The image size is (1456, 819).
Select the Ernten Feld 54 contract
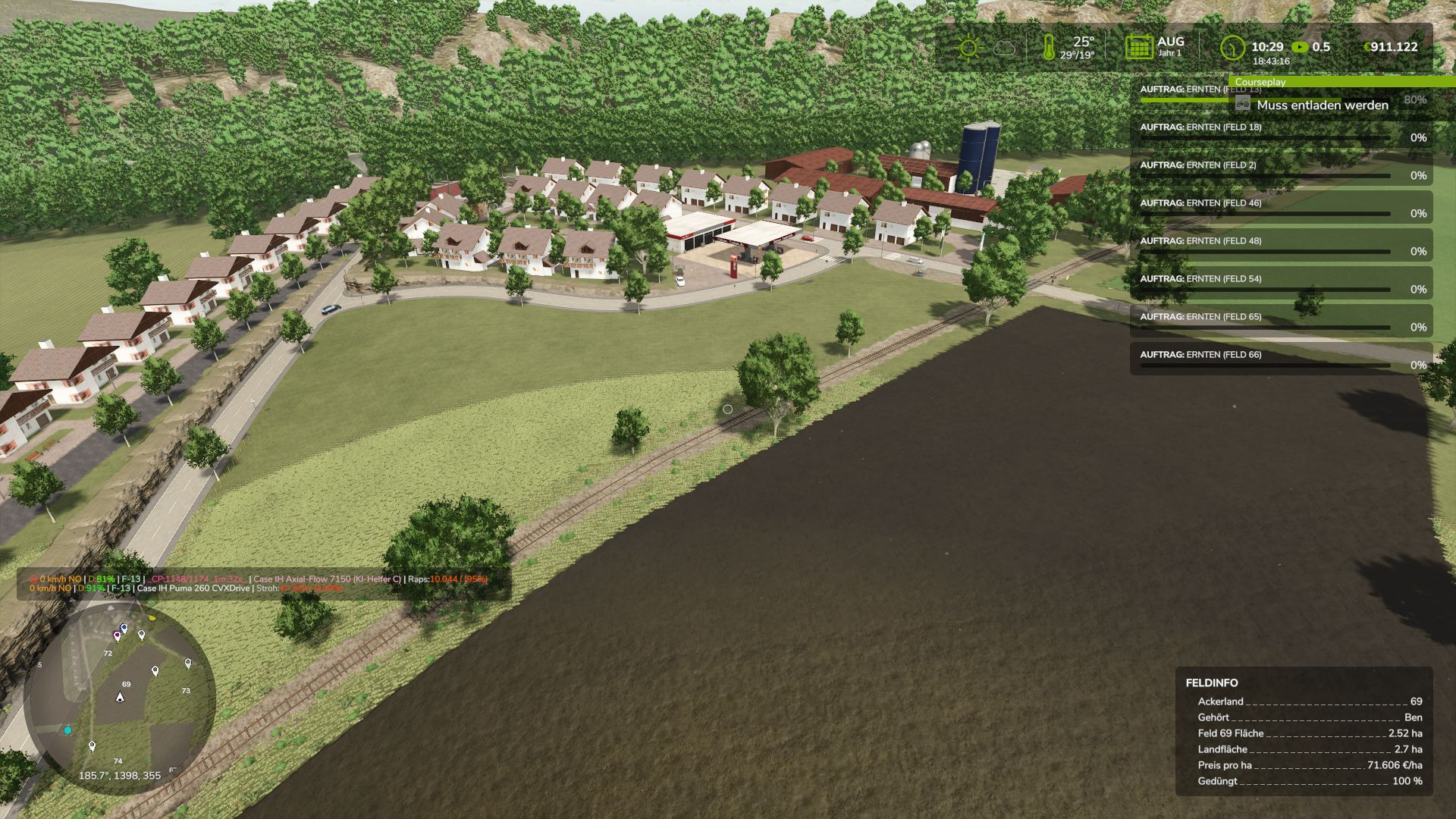pos(1282,284)
